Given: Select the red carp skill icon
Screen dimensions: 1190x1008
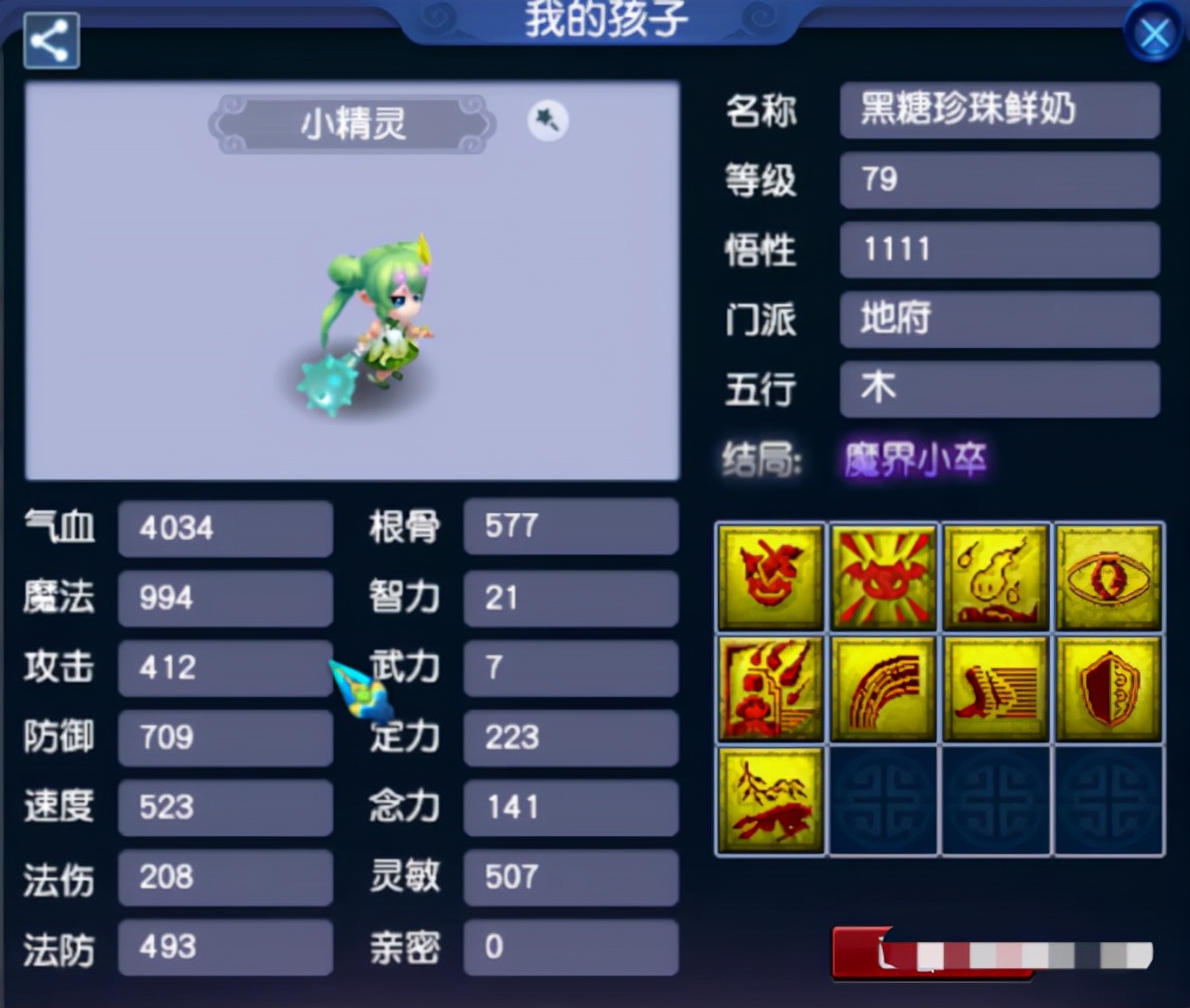Looking at the screenshot, I should coord(770,800).
